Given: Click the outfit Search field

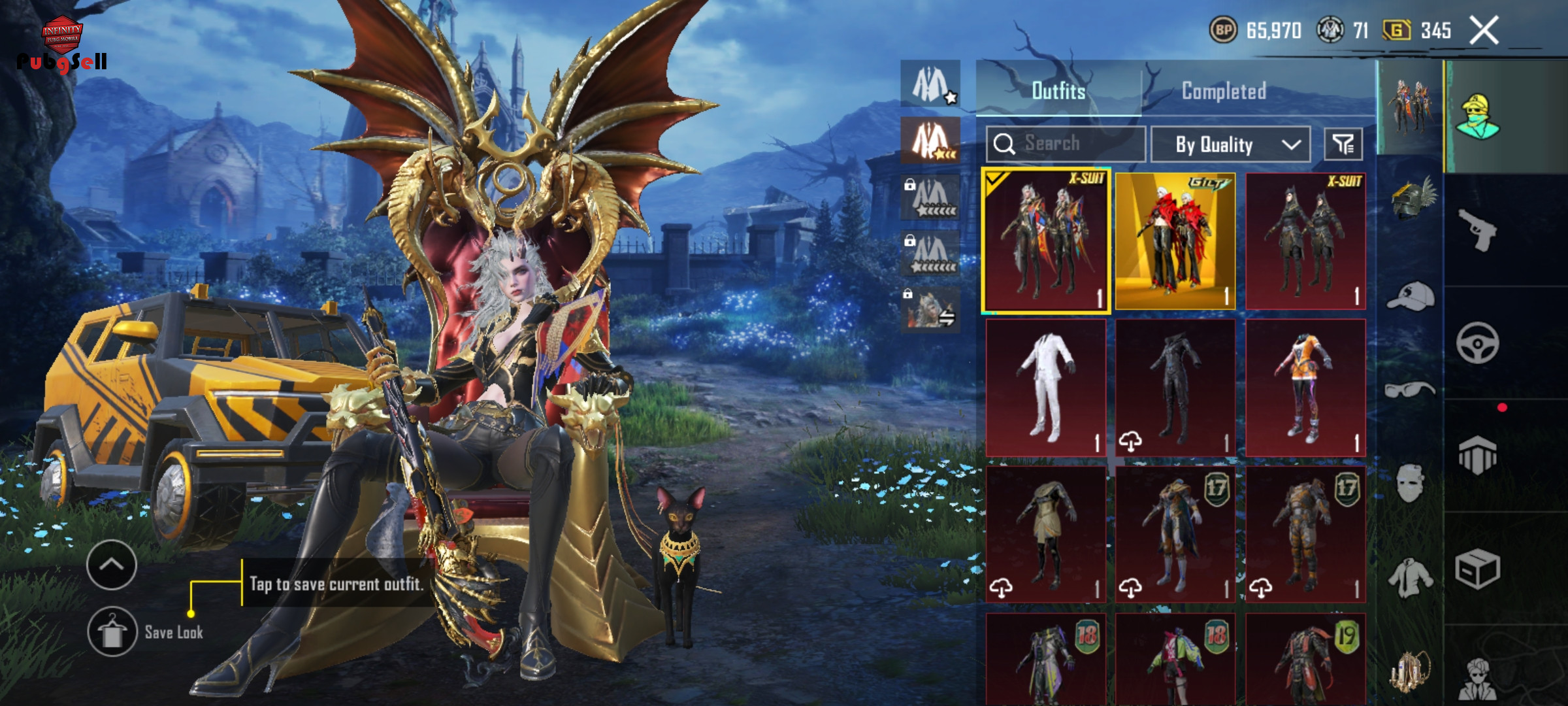Looking at the screenshot, I should click(x=1066, y=144).
